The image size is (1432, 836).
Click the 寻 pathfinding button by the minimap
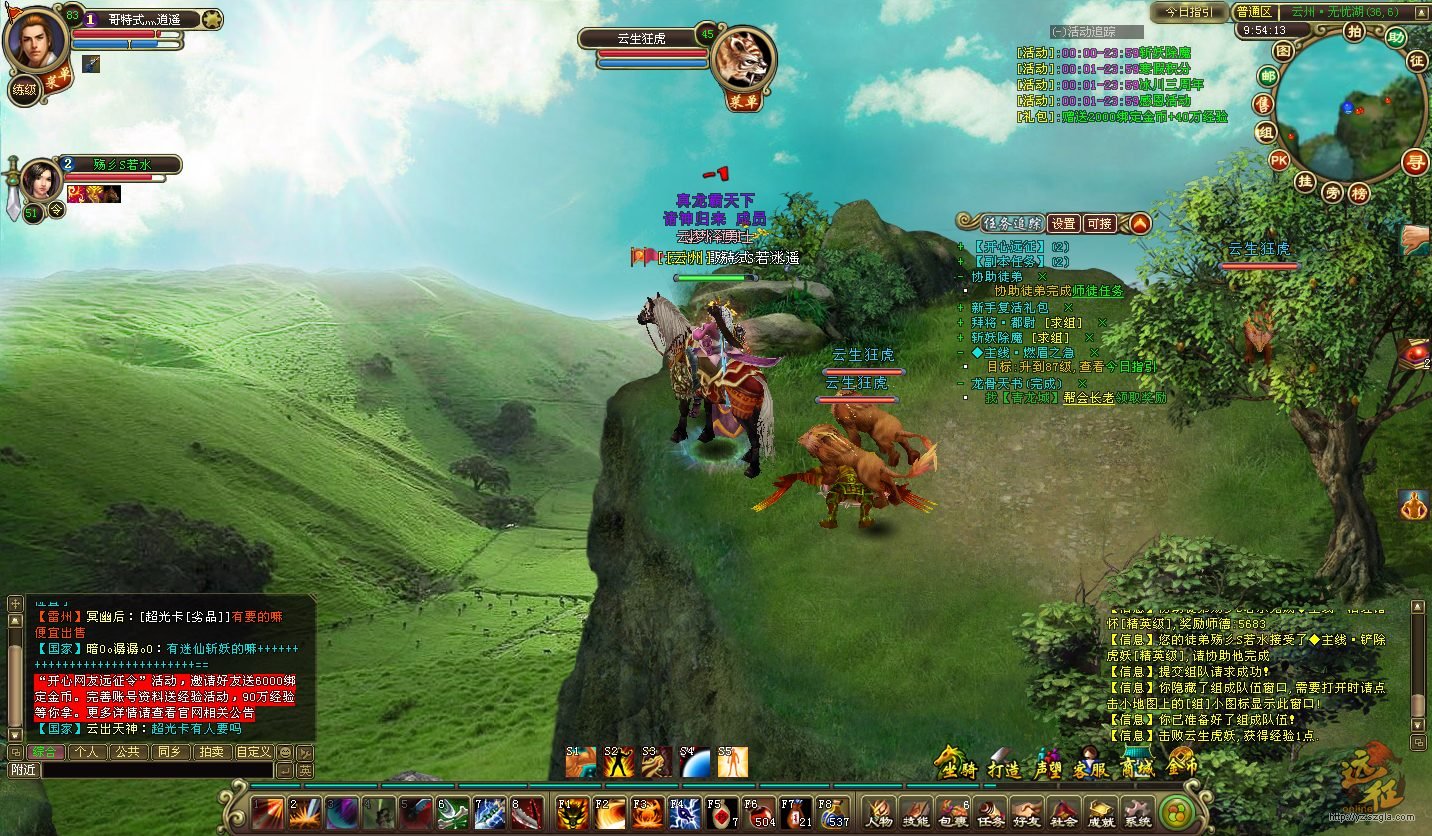point(1414,161)
